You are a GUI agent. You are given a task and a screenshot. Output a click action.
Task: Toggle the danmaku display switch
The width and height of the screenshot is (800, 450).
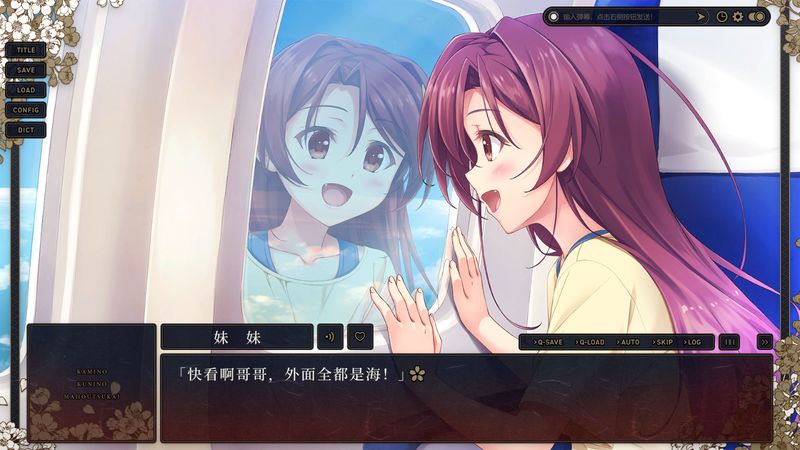[x=757, y=16]
